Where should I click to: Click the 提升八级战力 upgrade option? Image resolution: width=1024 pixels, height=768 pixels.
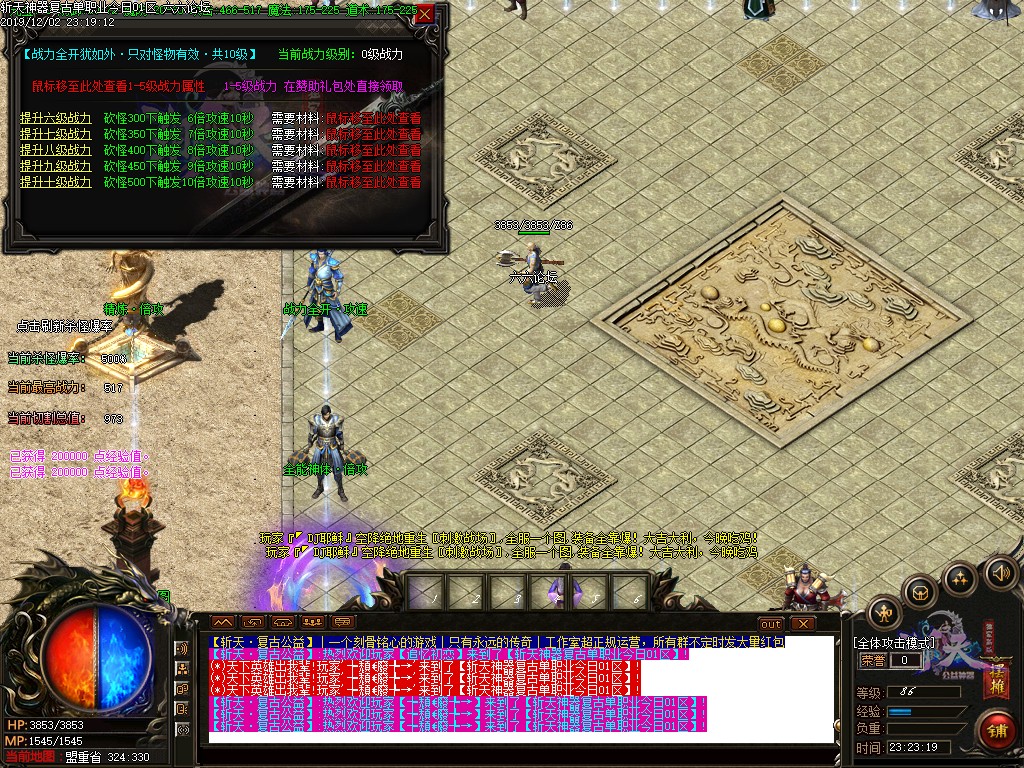click(x=55, y=150)
